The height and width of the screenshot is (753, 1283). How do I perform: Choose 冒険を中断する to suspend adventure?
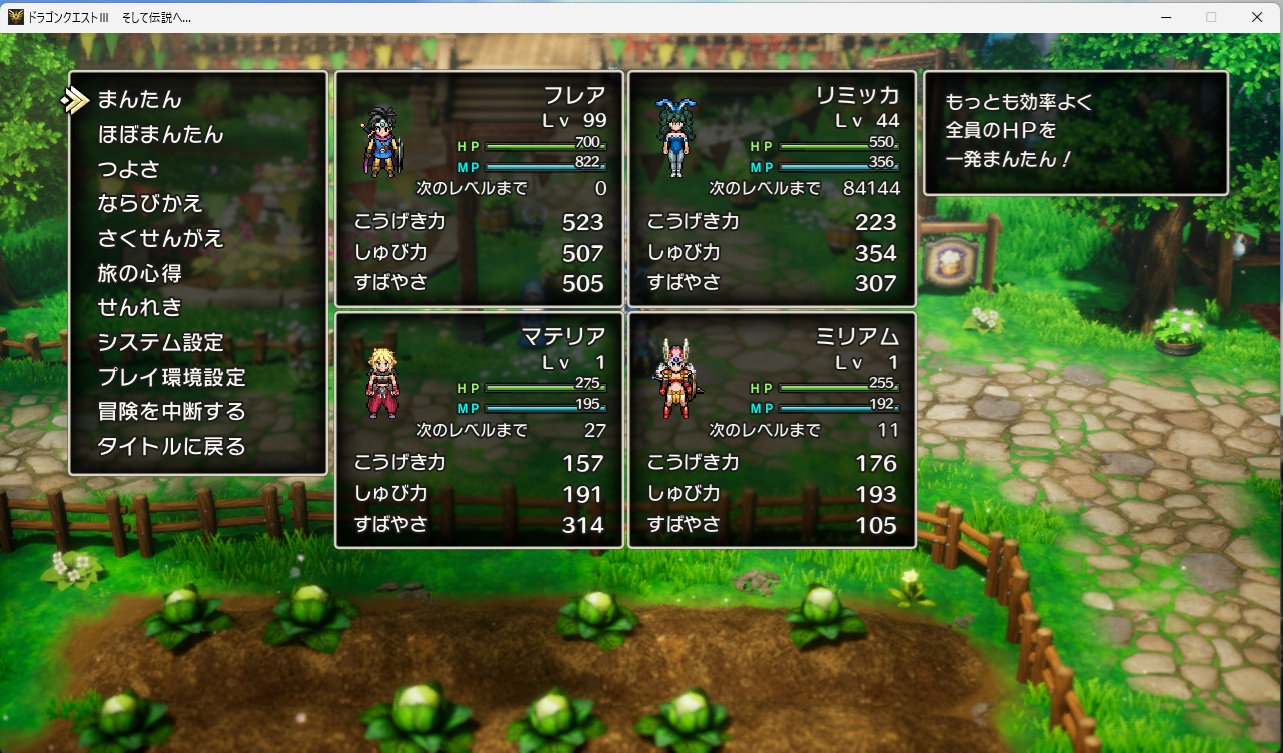171,411
